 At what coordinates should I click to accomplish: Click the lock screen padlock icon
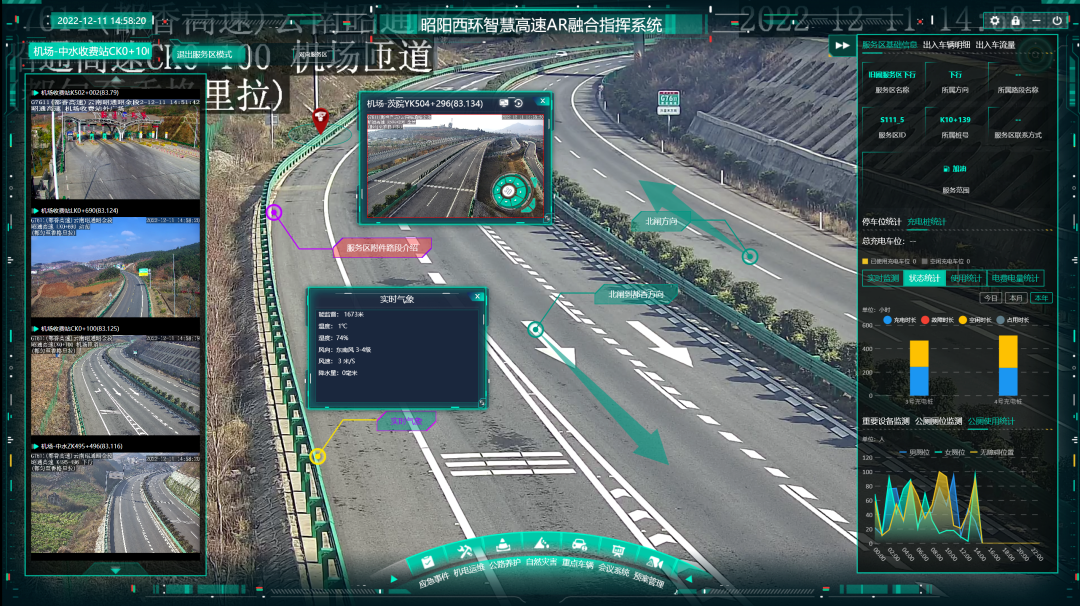click(x=1015, y=20)
